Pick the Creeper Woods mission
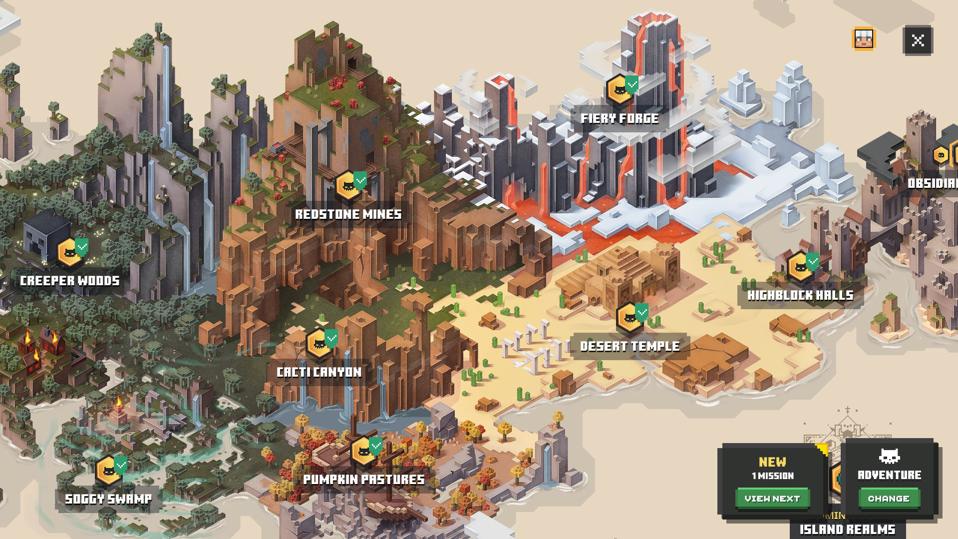Viewport: 958px width, 539px height. click(x=71, y=252)
